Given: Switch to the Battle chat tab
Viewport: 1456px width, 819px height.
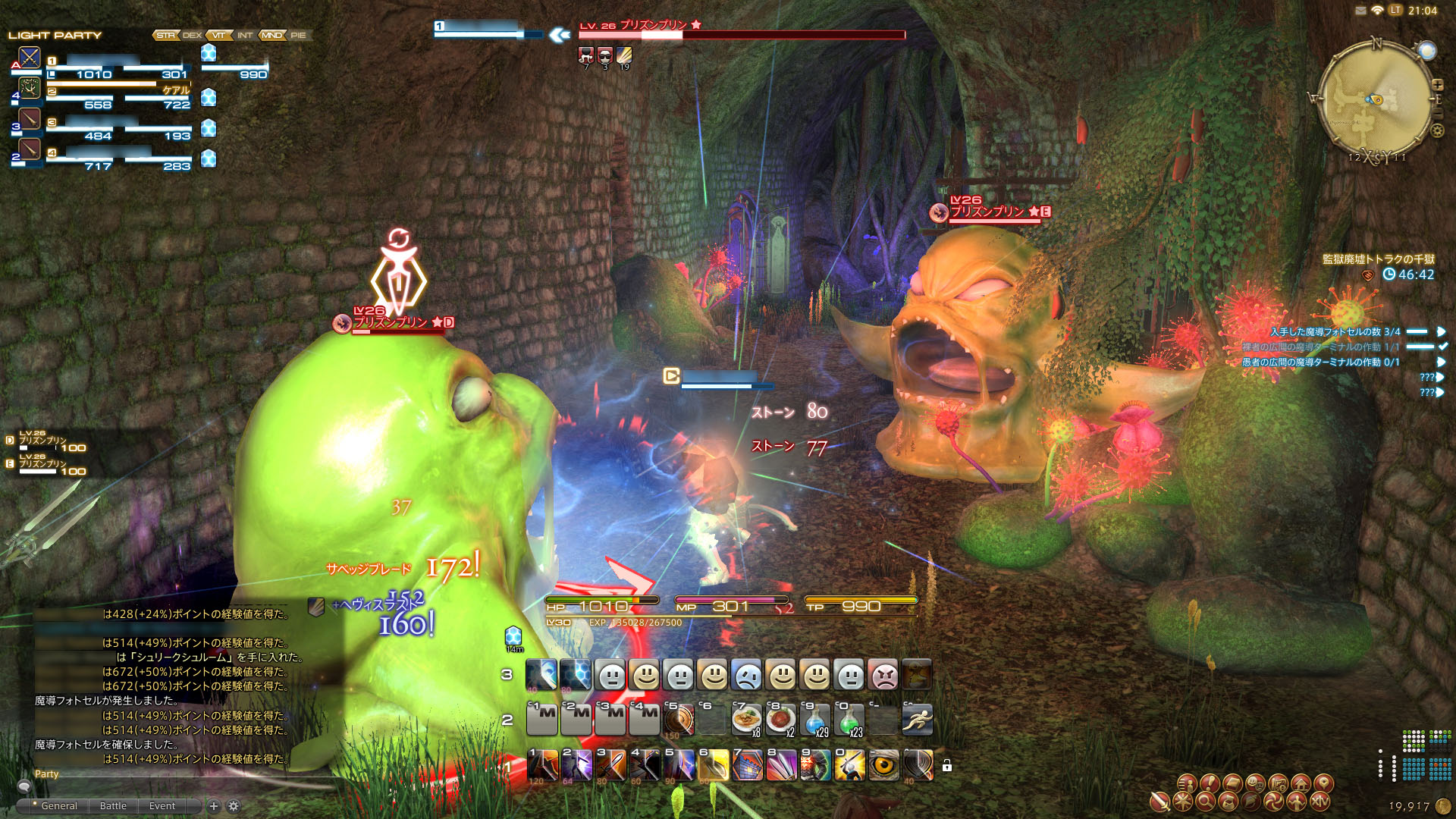Looking at the screenshot, I should pos(113,806).
